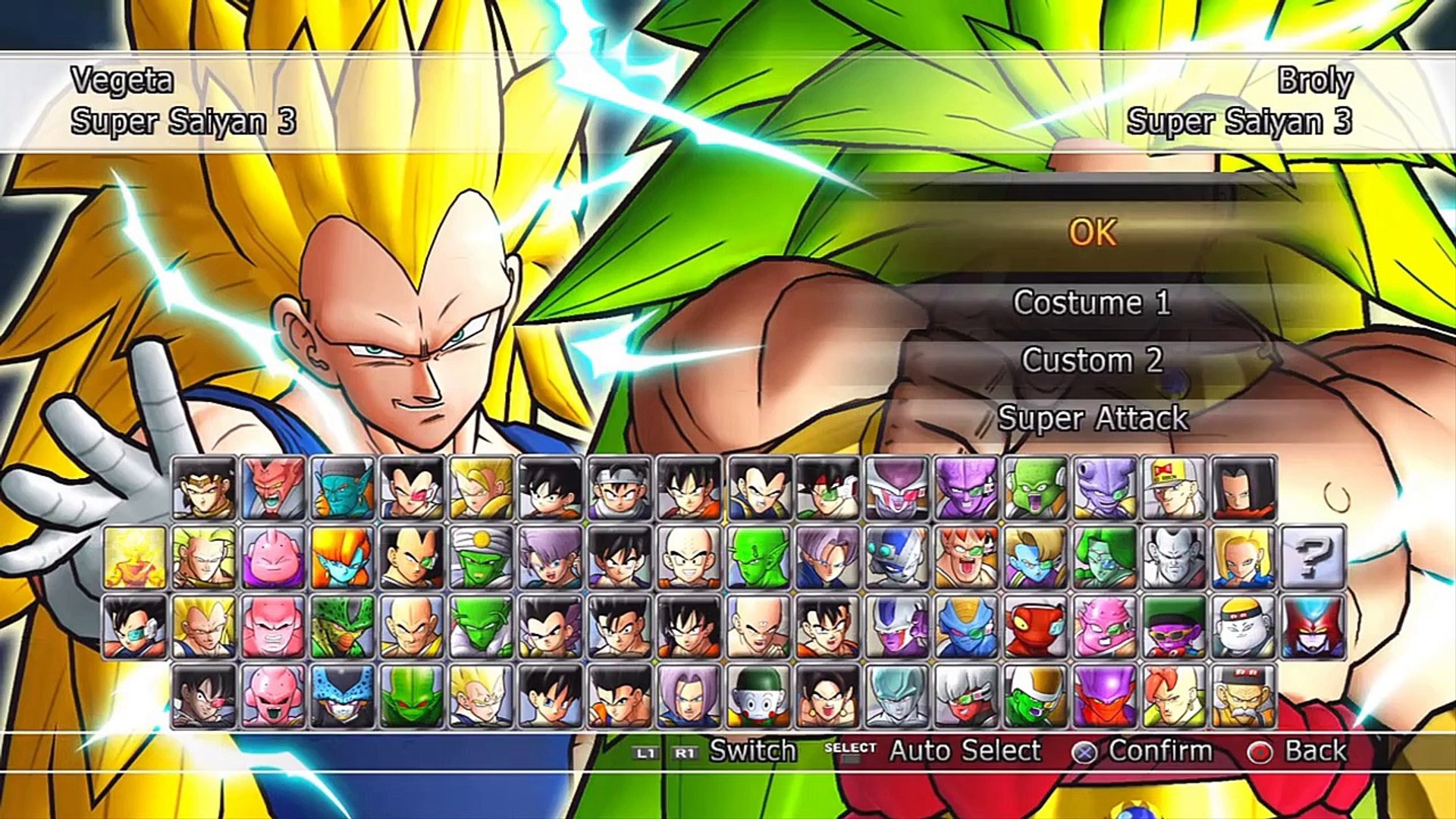Choose the Custom 2 entry
This screenshot has width=1456, height=819.
pos(1092,360)
